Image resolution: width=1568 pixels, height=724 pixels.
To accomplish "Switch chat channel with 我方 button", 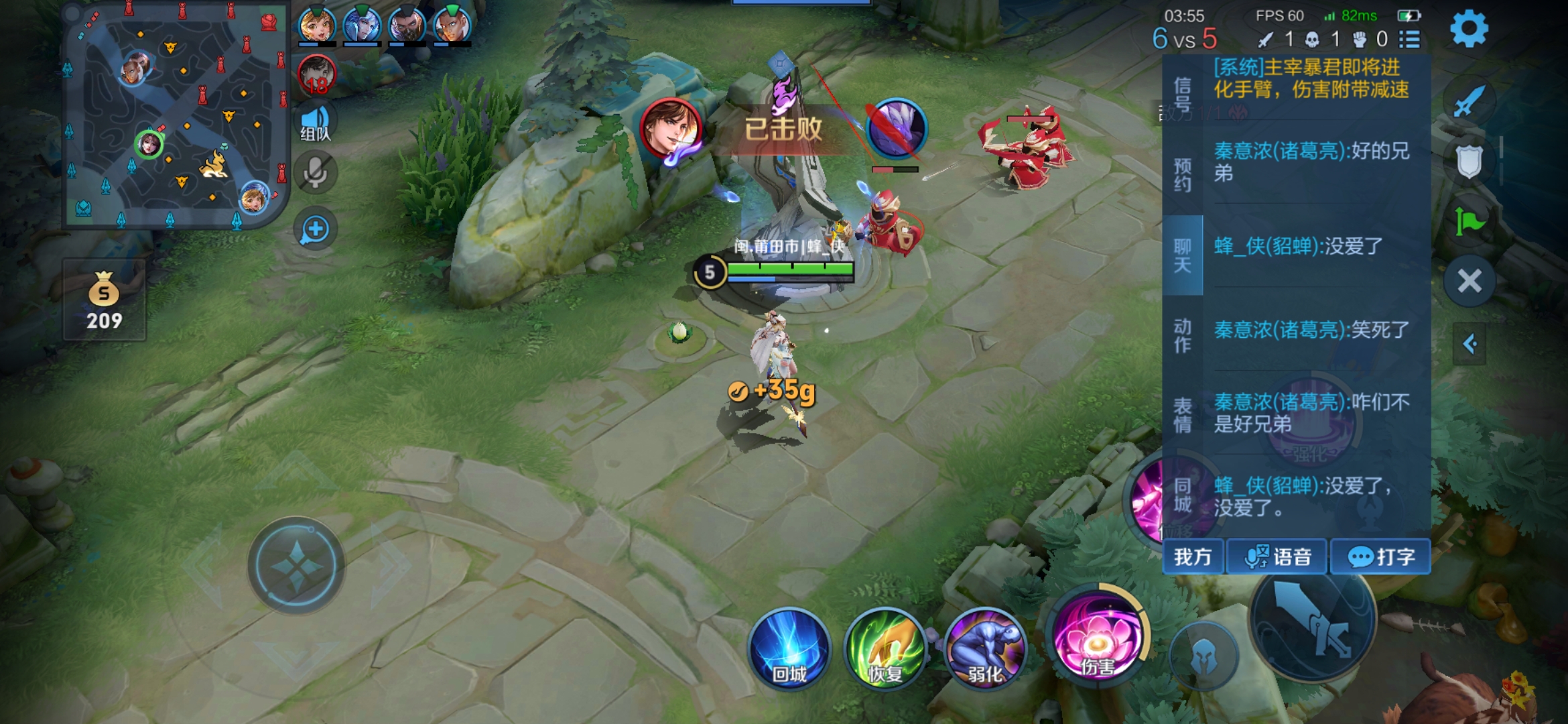I will click(1193, 556).
